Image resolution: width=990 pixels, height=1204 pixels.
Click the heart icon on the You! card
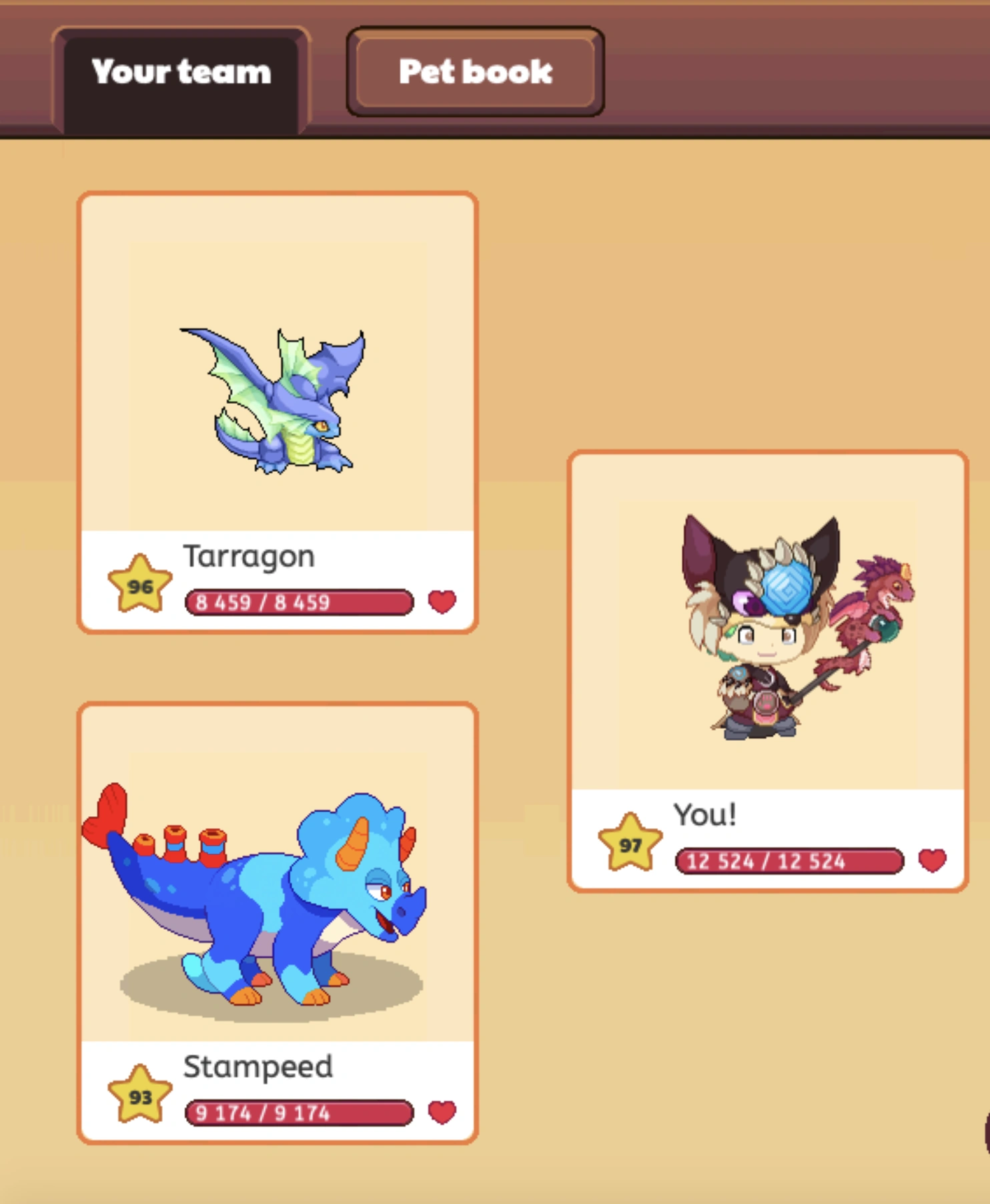[x=933, y=861]
